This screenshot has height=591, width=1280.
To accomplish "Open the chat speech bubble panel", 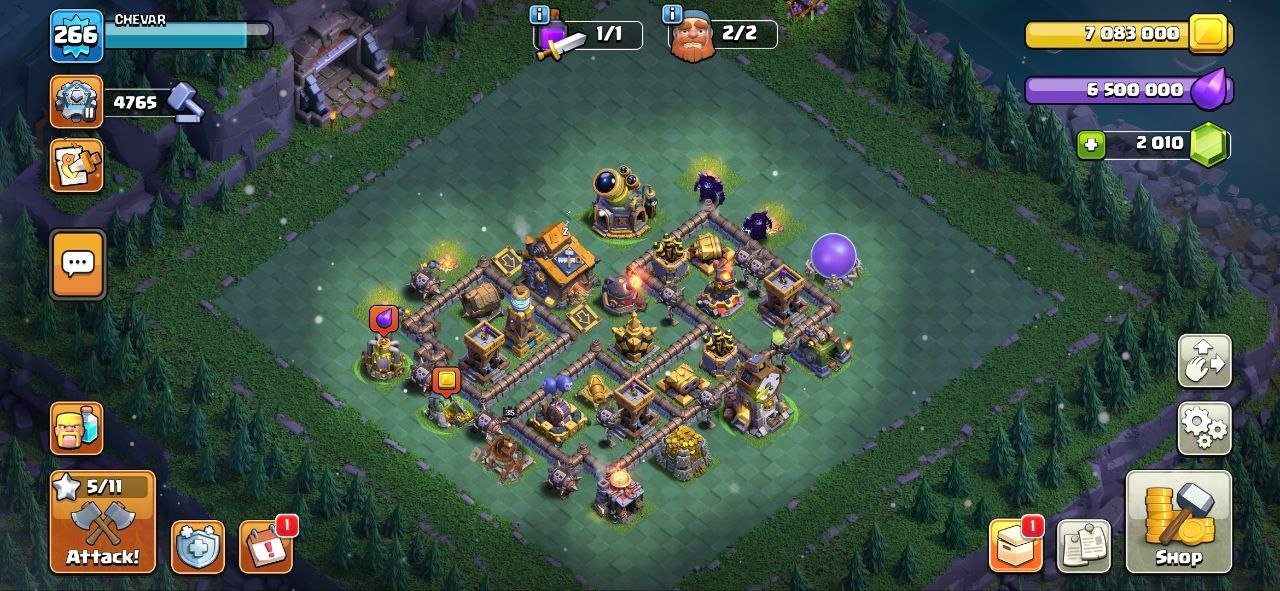I will pos(77,265).
